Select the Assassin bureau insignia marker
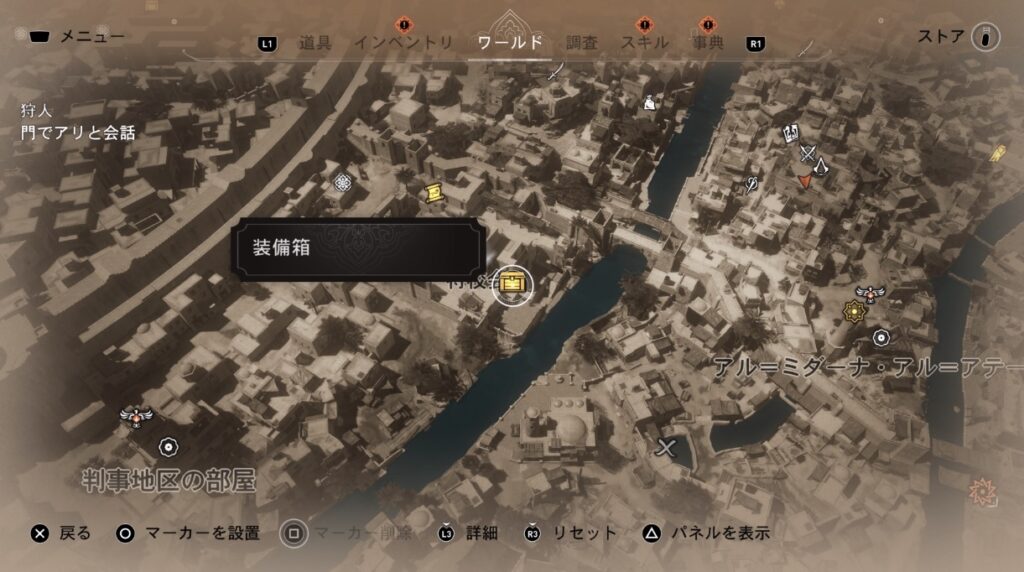 click(x=821, y=167)
